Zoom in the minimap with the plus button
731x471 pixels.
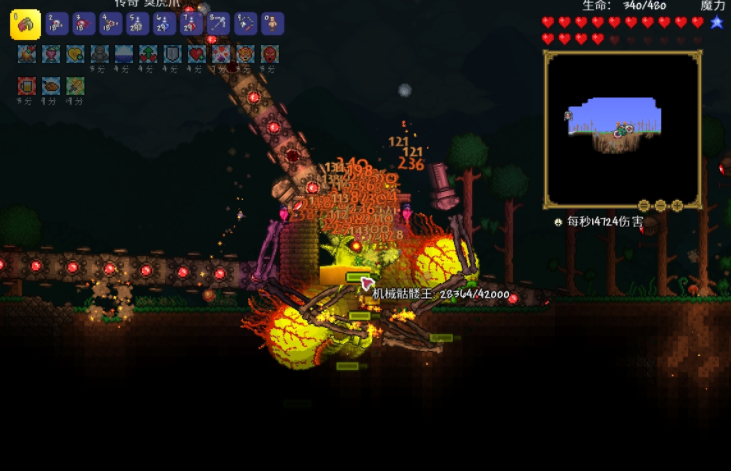pyautogui.click(x=677, y=206)
